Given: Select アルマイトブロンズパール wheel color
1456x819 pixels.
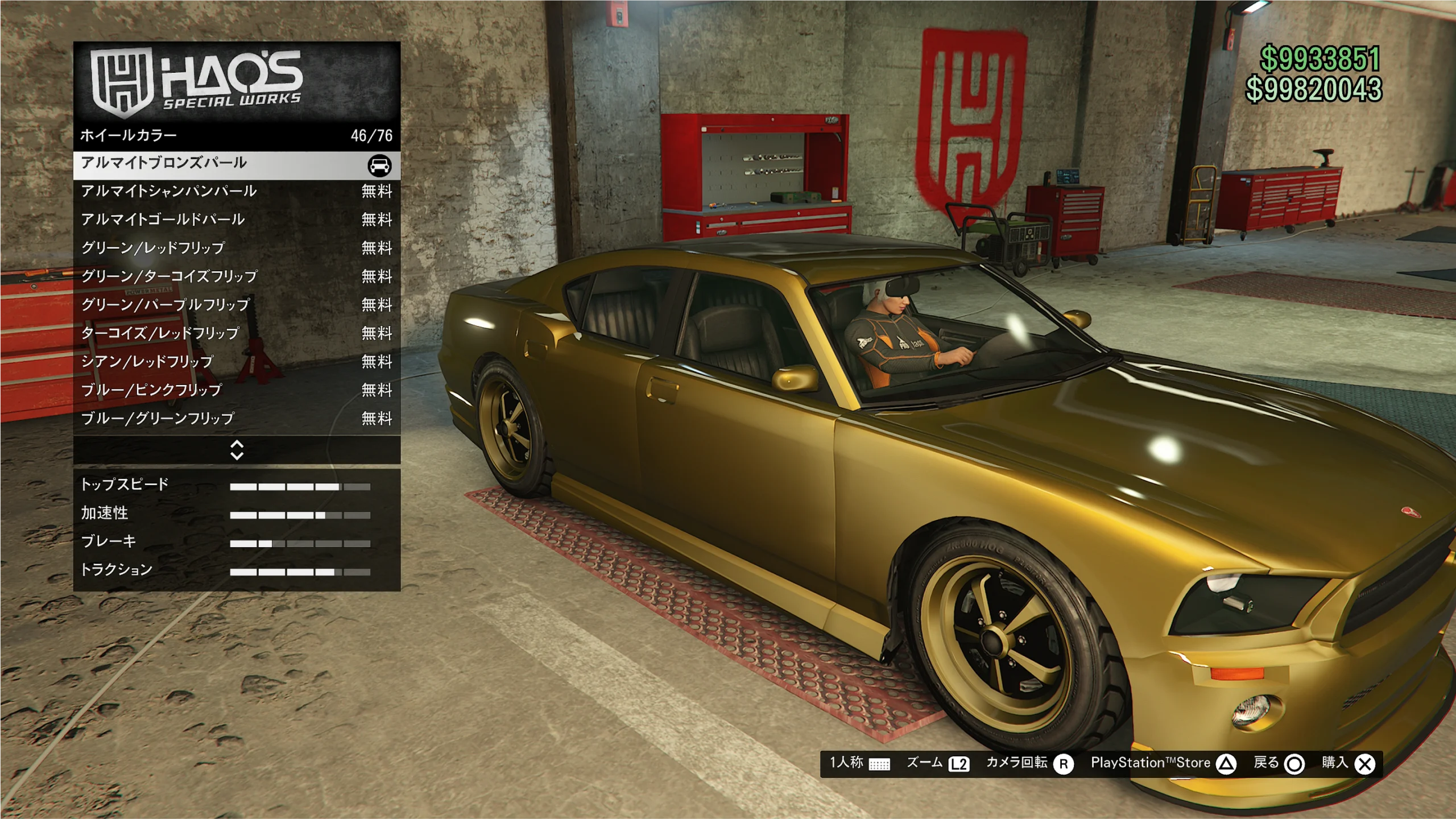Looking at the screenshot, I should pos(237,164).
